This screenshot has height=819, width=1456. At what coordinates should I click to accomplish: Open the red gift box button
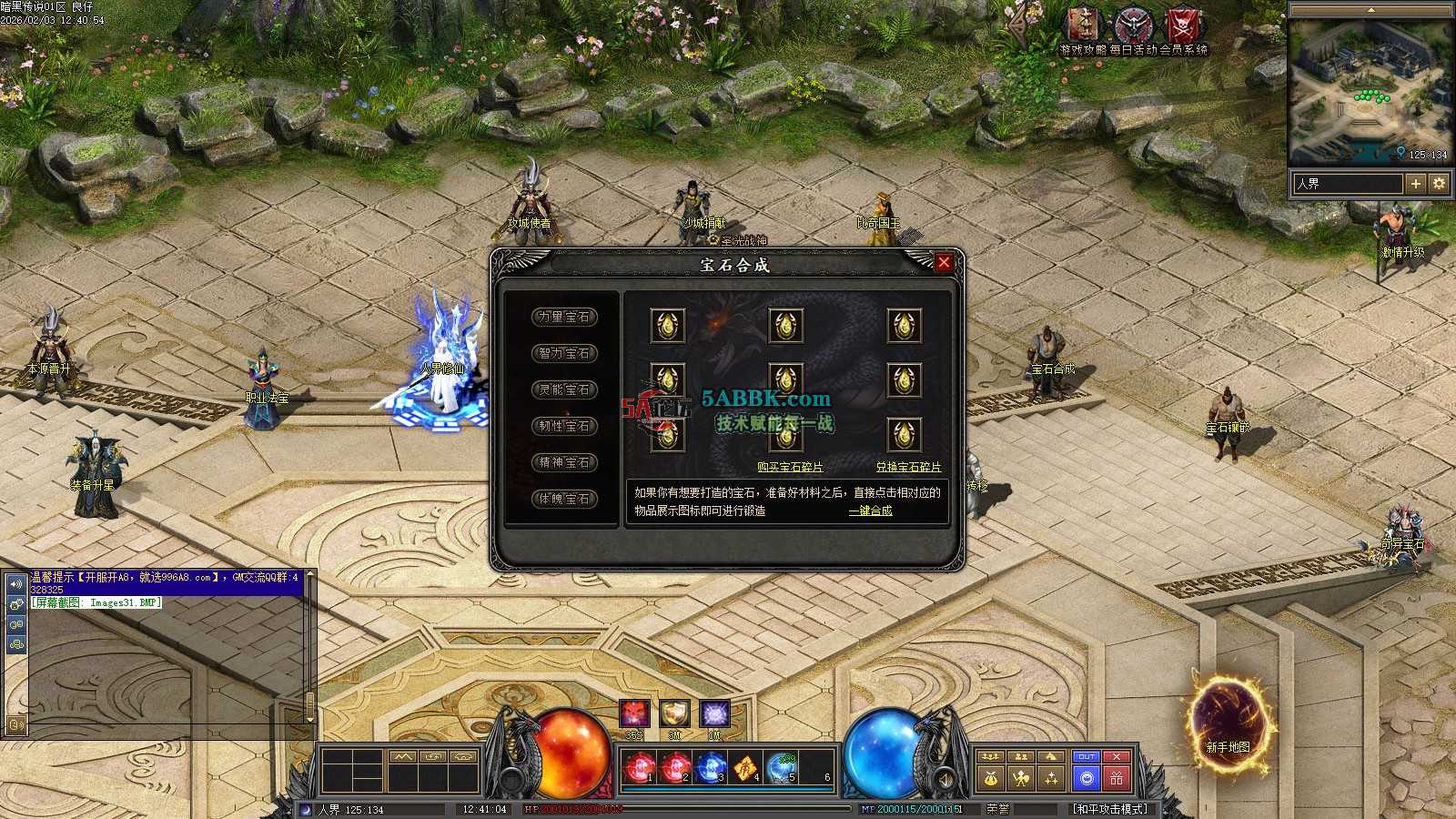(x=1117, y=778)
